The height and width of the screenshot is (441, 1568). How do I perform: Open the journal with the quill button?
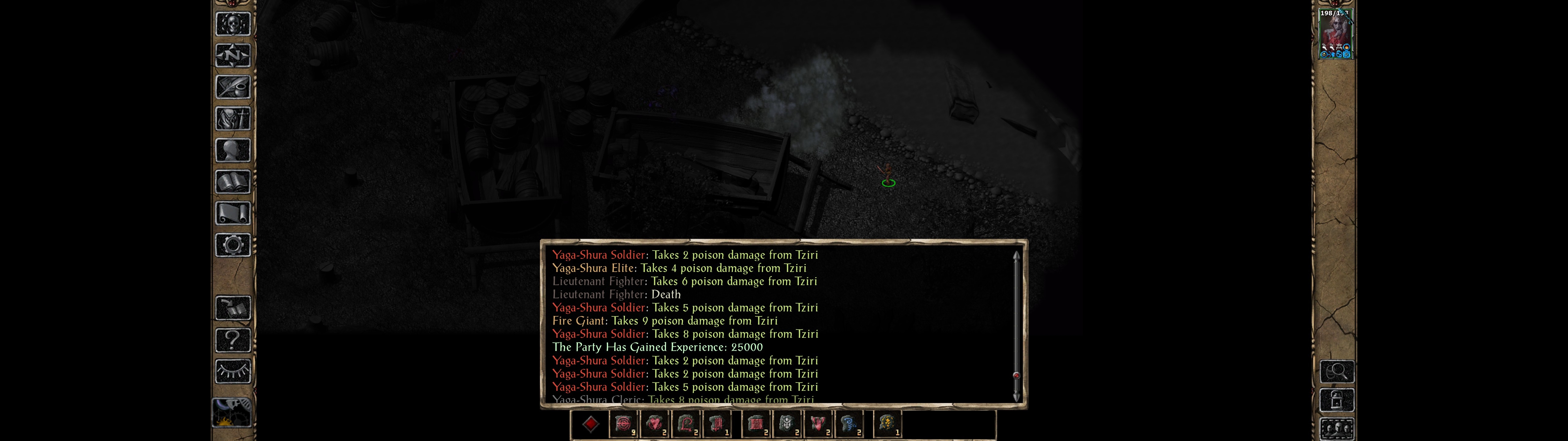(x=233, y=87)
